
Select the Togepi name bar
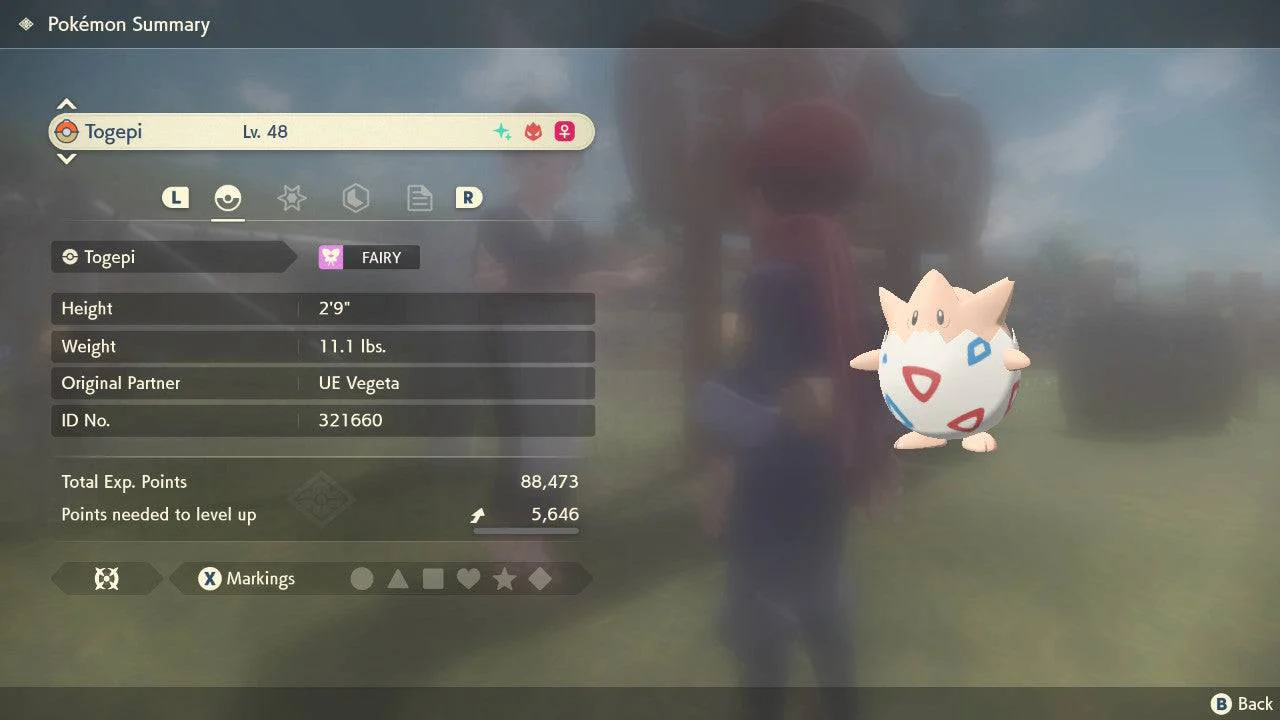click(x=321, y=132)
